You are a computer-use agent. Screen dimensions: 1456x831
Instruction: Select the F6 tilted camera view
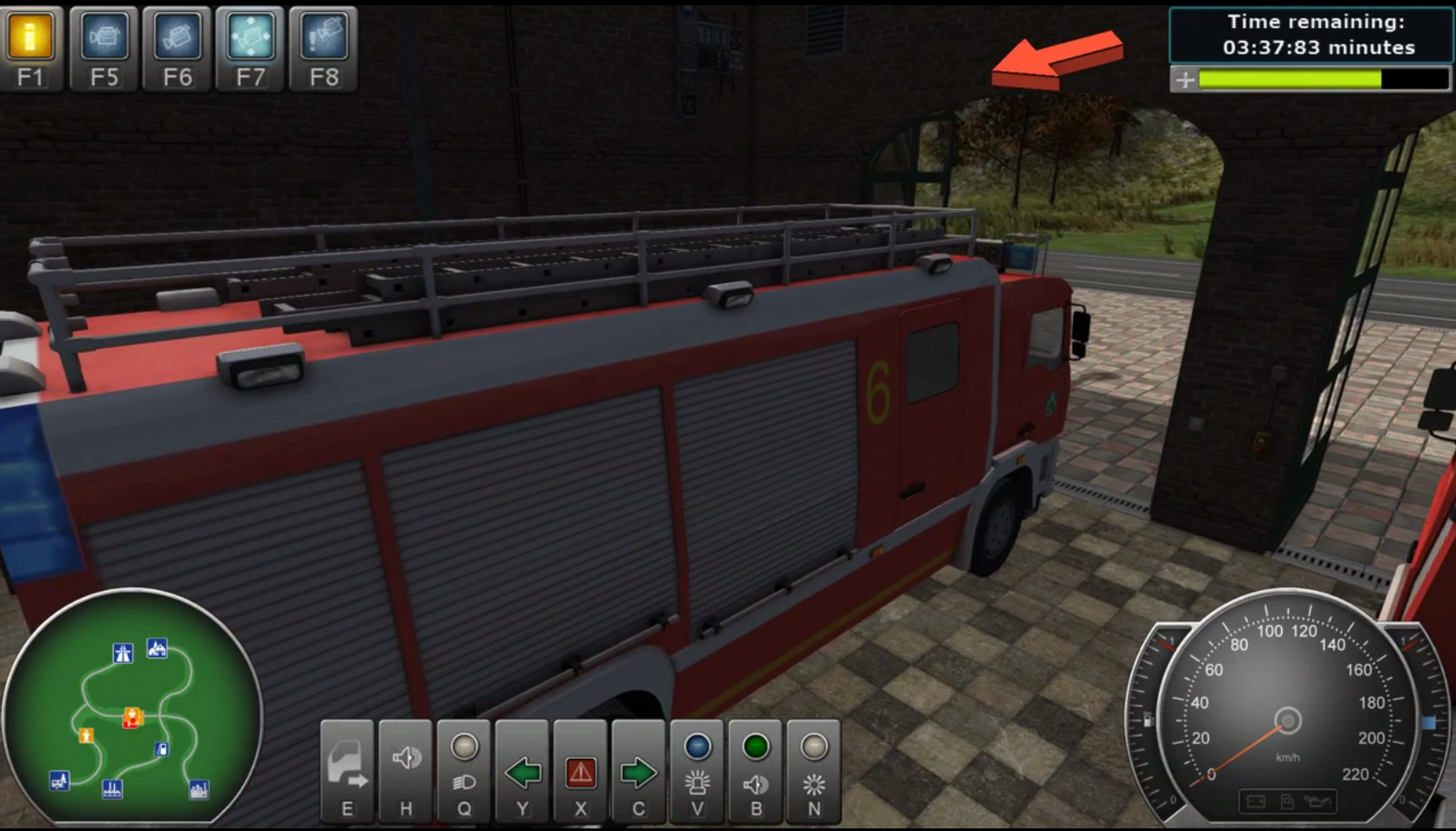[x=177, y=37]
